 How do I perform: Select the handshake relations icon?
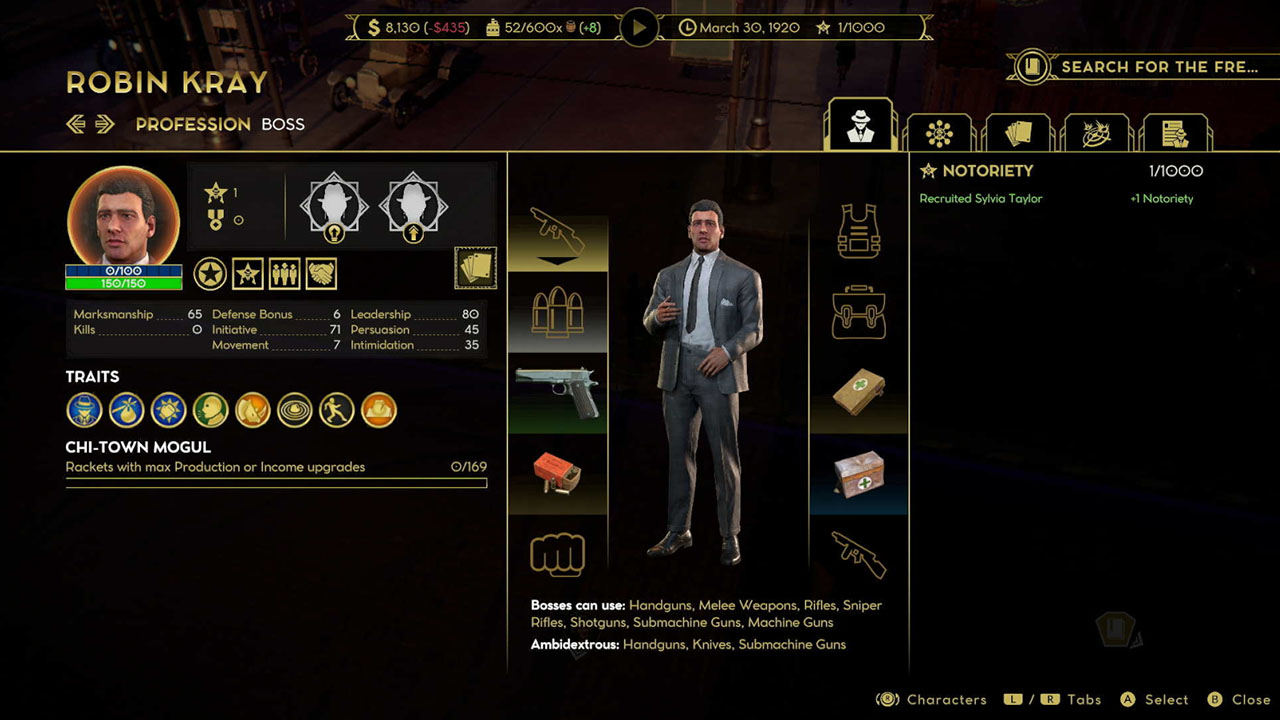(320, 272)
